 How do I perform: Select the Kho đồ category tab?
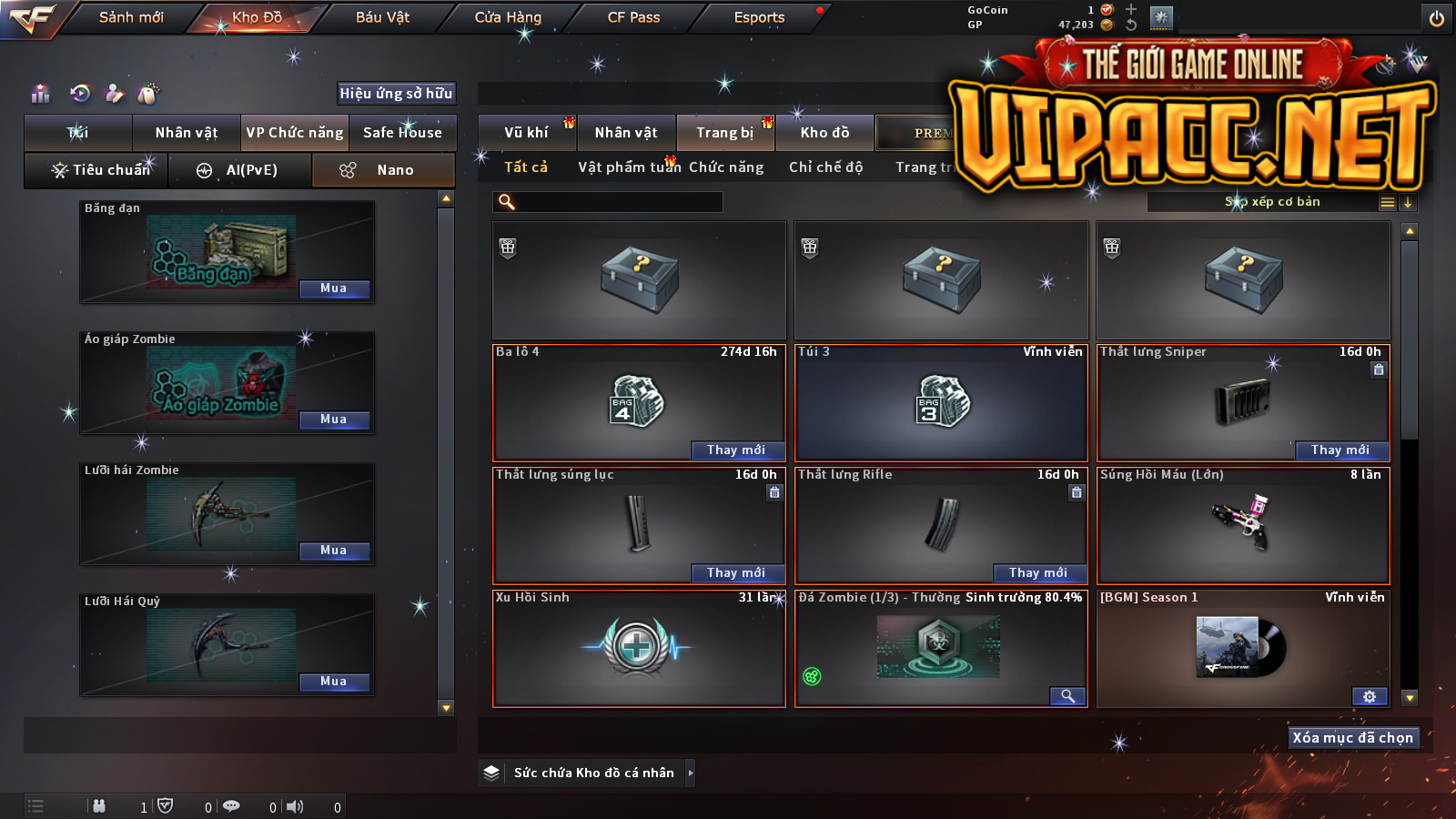click(x=824, y=133)
